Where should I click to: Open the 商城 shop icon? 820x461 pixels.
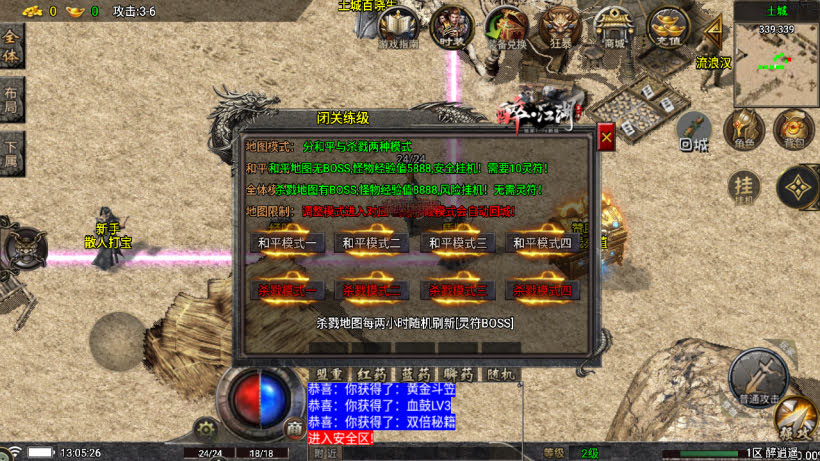point(613,26)
